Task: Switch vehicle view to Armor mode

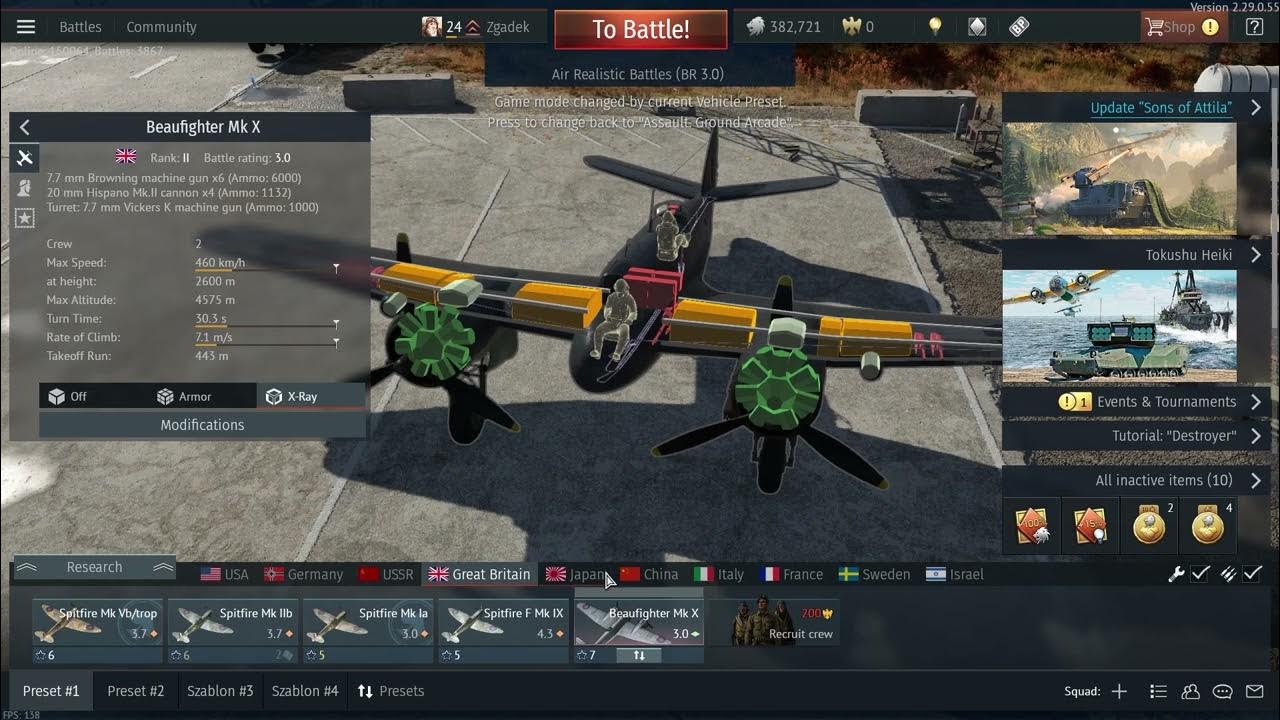Action: pyautogui.click(x=184, y=397)
